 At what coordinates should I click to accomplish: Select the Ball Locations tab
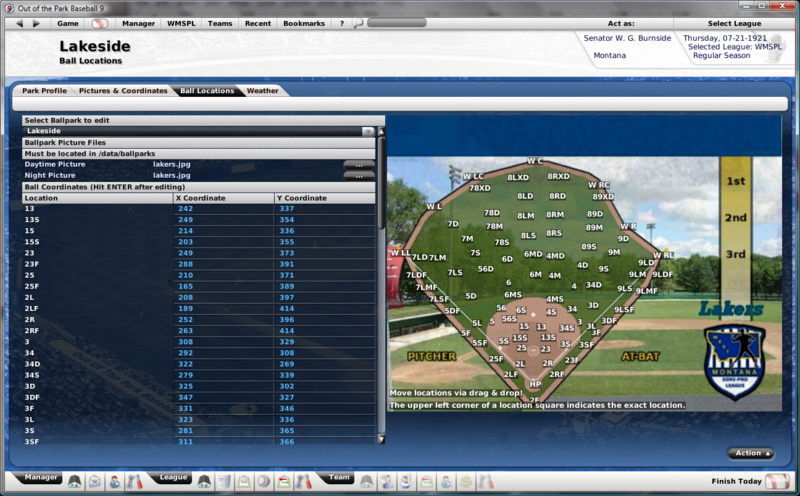207,91
